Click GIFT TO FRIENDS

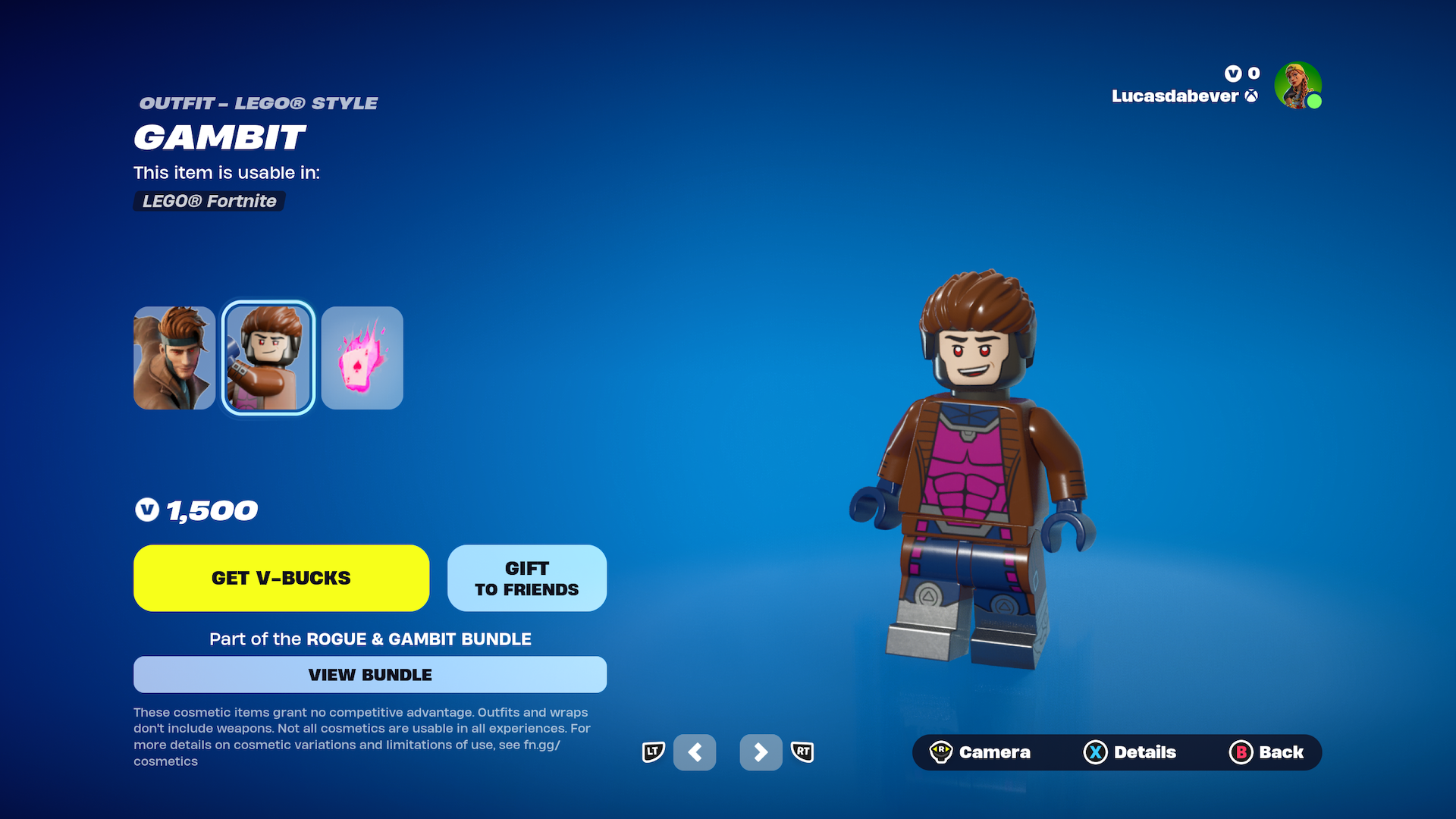(527, 578)
